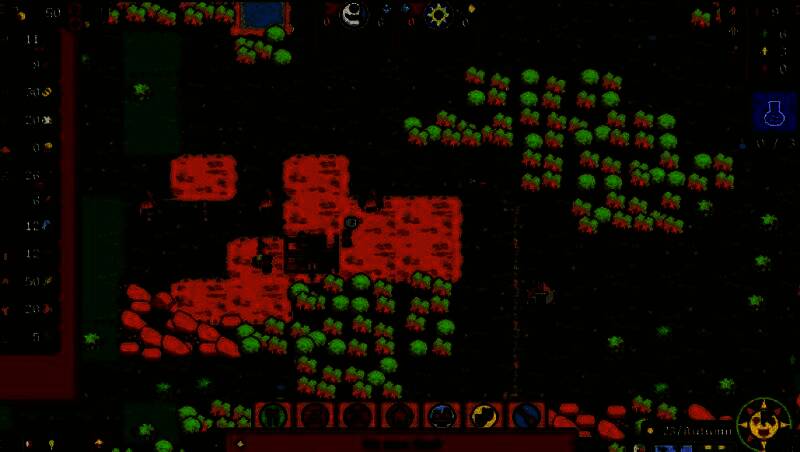Select the yellow swirl toolbar icon
The width and height of the screenshot is (800, 452).
(484, 417)
